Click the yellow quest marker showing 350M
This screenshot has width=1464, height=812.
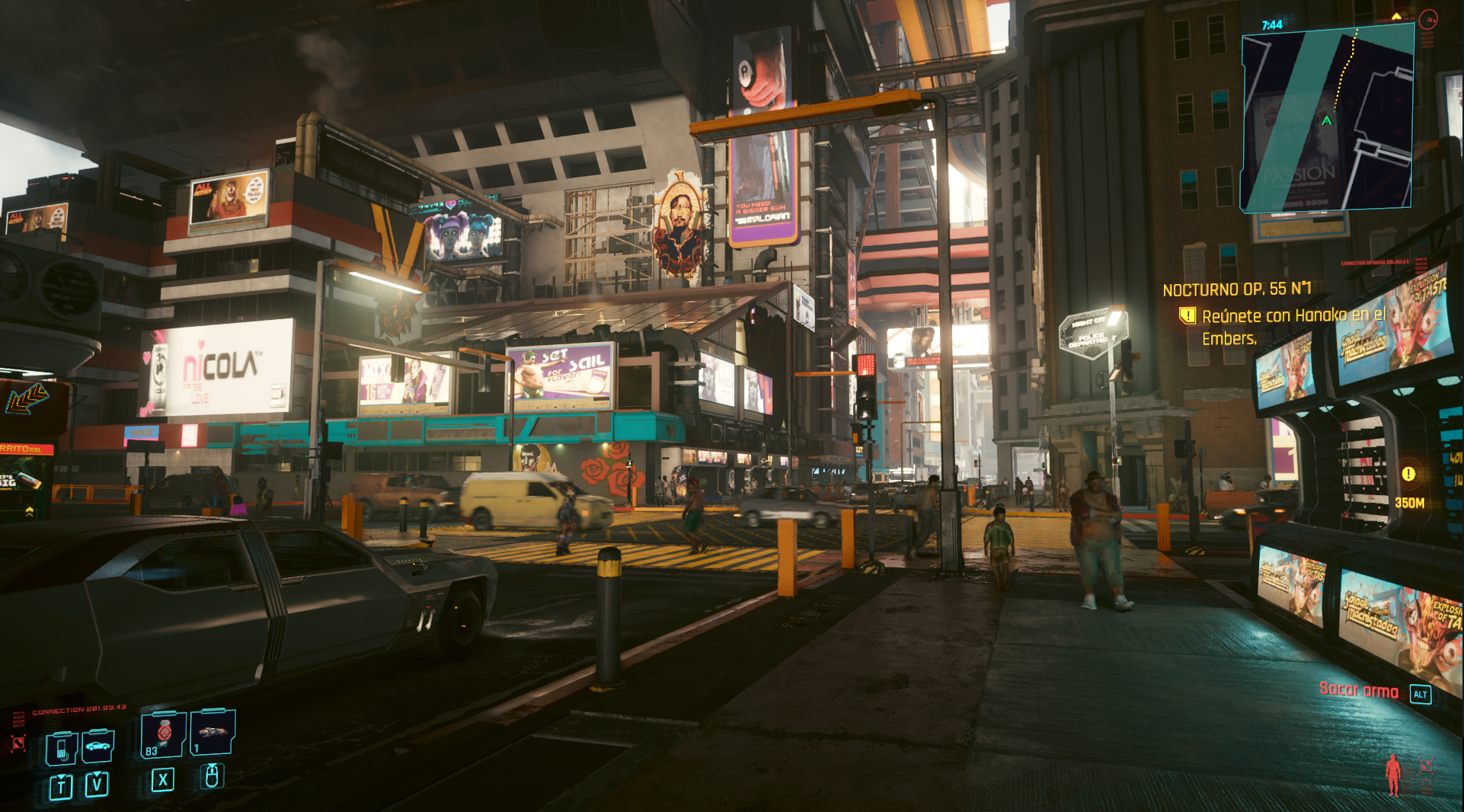pos(1408,474)
